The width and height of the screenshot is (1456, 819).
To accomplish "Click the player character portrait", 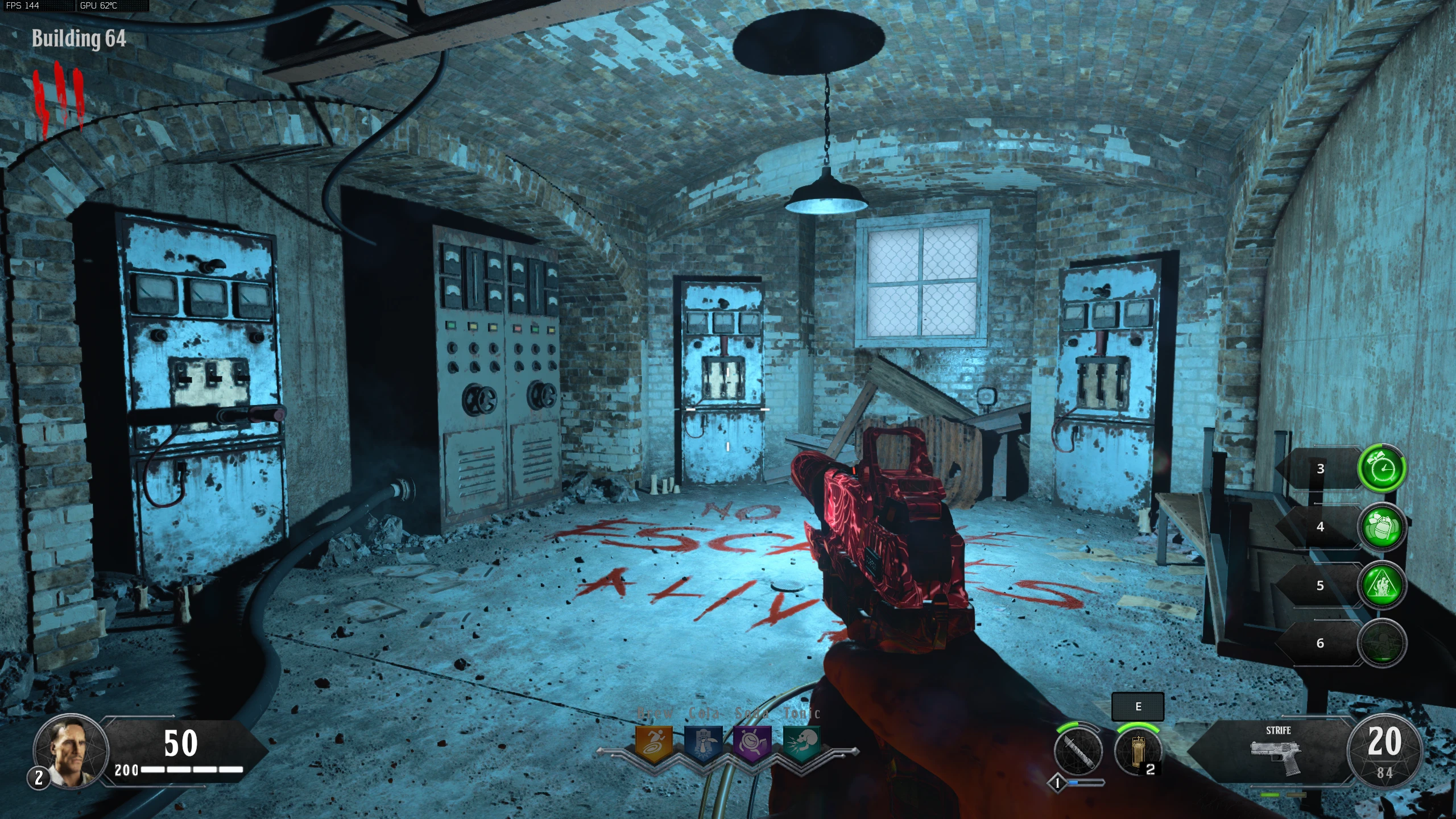I will click(71, 751).
